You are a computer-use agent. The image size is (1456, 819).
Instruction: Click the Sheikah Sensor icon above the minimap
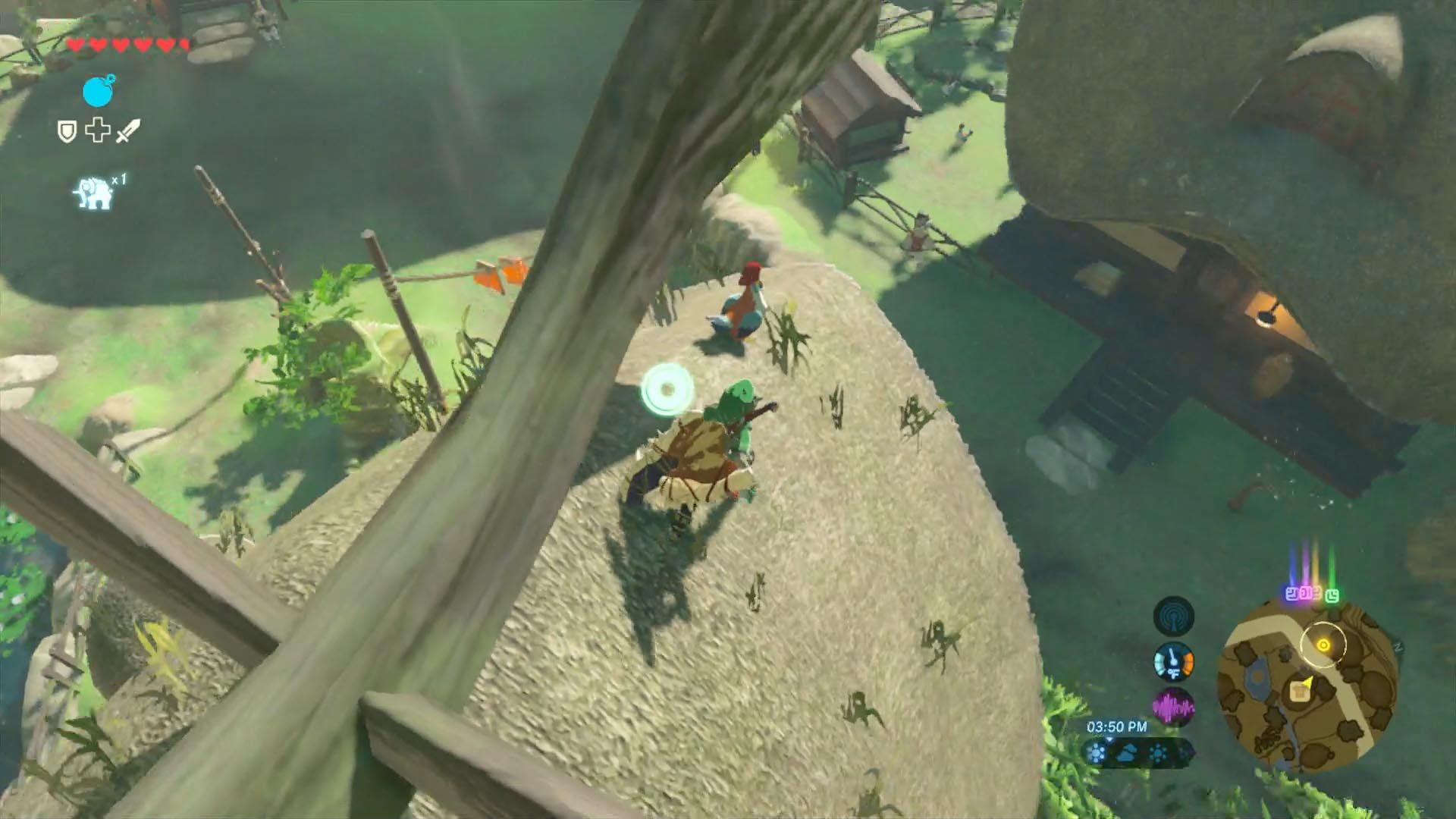(1173, 617)
